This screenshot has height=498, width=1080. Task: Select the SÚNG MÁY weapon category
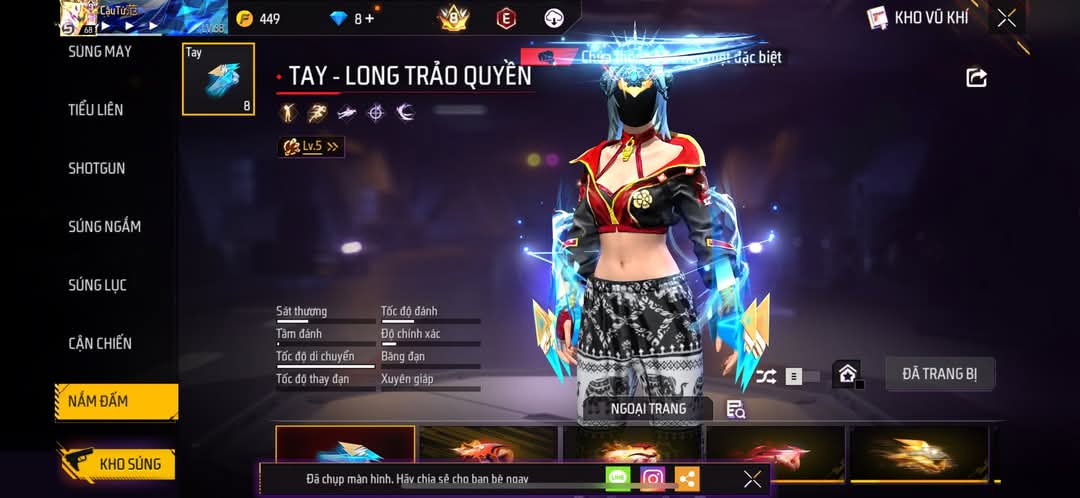point(100,51)
